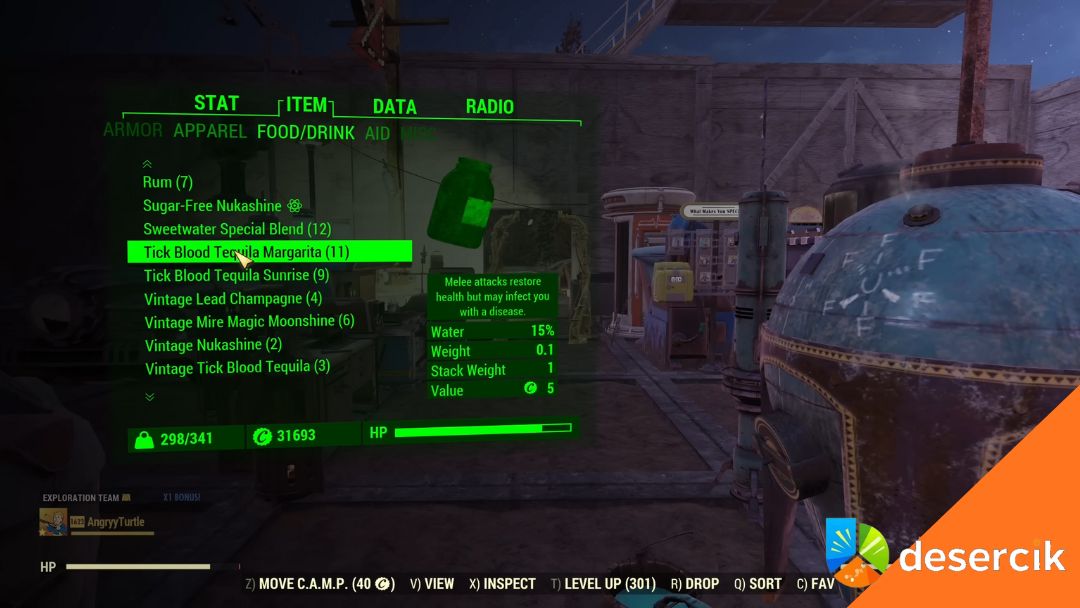Screen dimensions: 1080x608
Task: Pick Tick Blood Tequila Sunrise
Action: tap(236, 275)
